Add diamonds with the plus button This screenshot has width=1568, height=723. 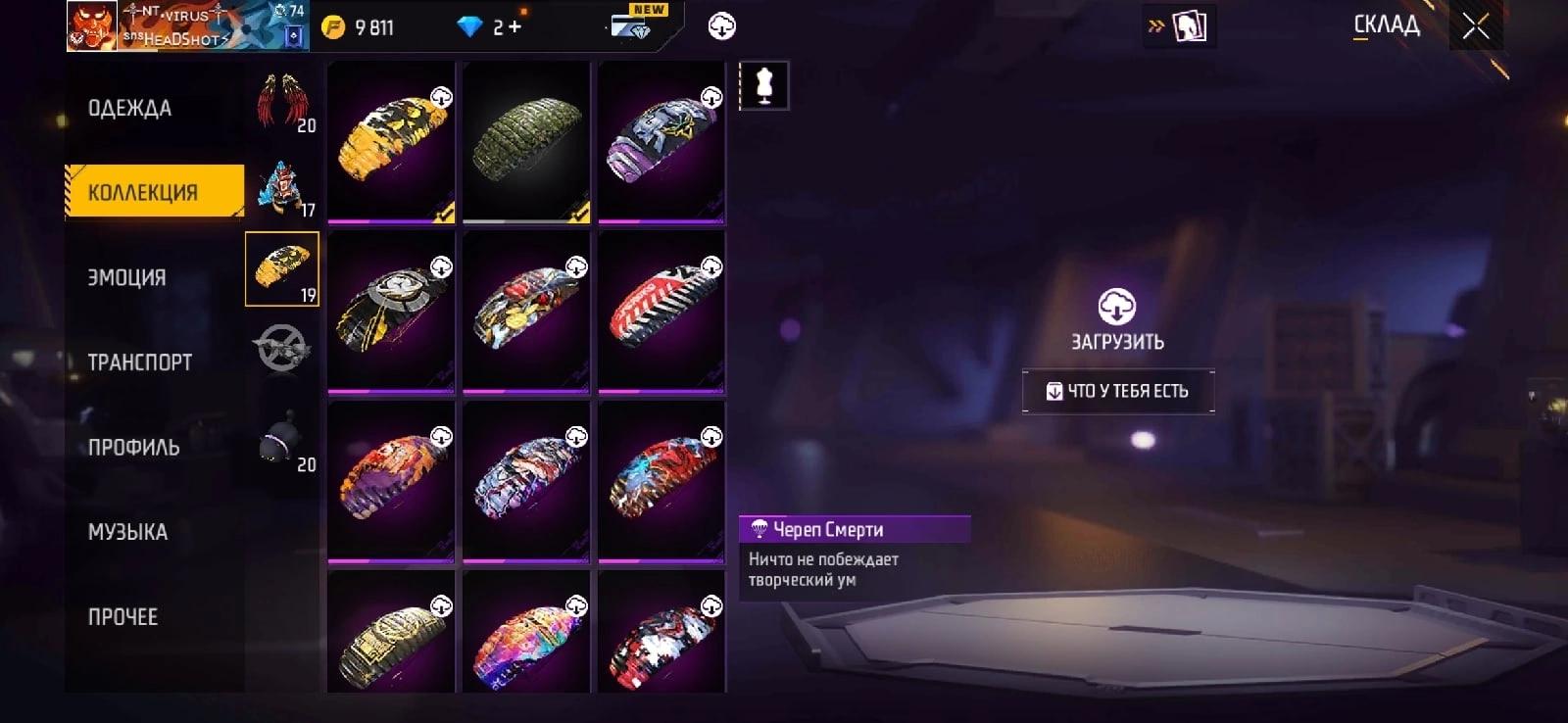click(514, 27)
